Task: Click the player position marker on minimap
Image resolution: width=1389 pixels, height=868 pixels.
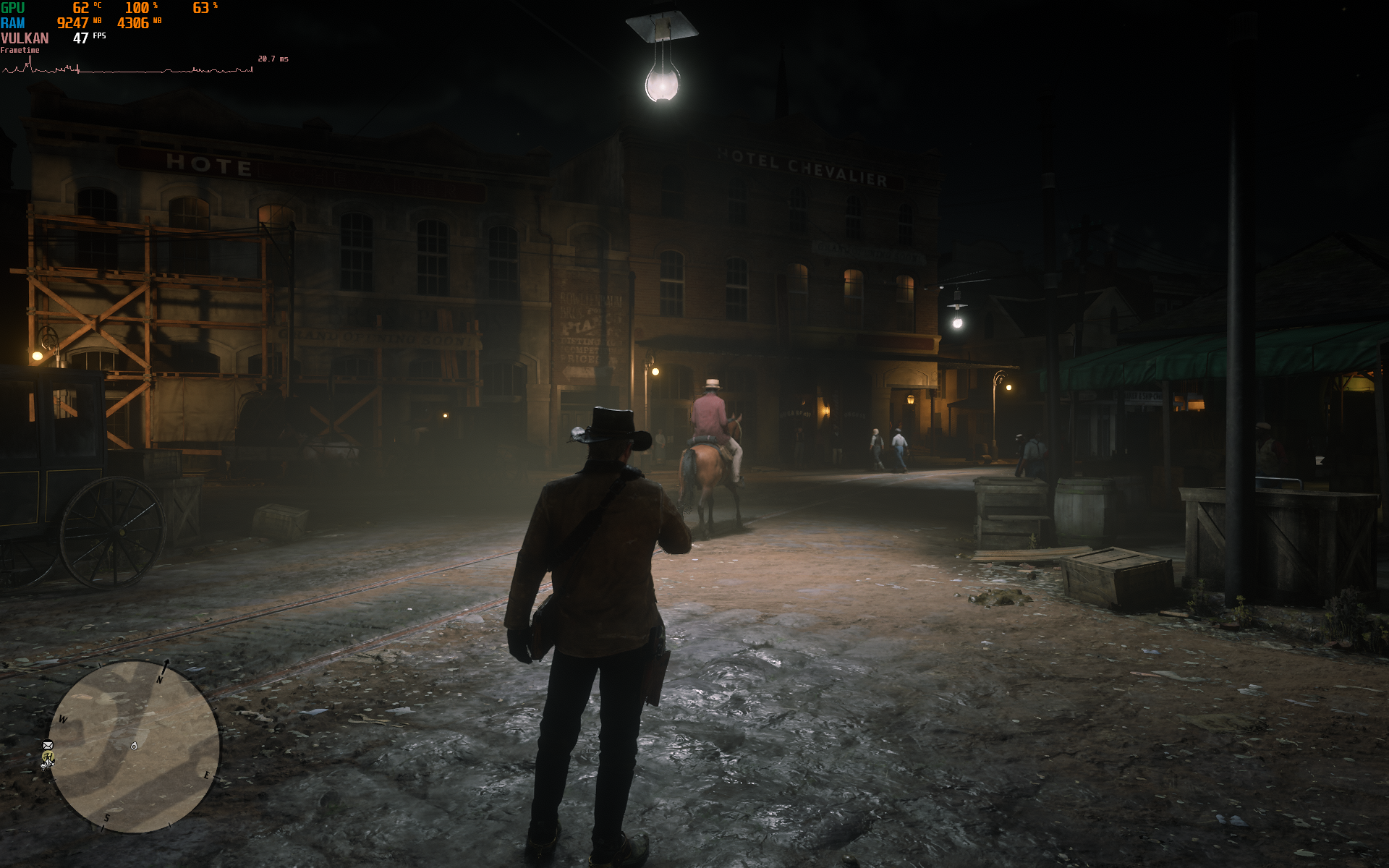Action: coord(134,746)
